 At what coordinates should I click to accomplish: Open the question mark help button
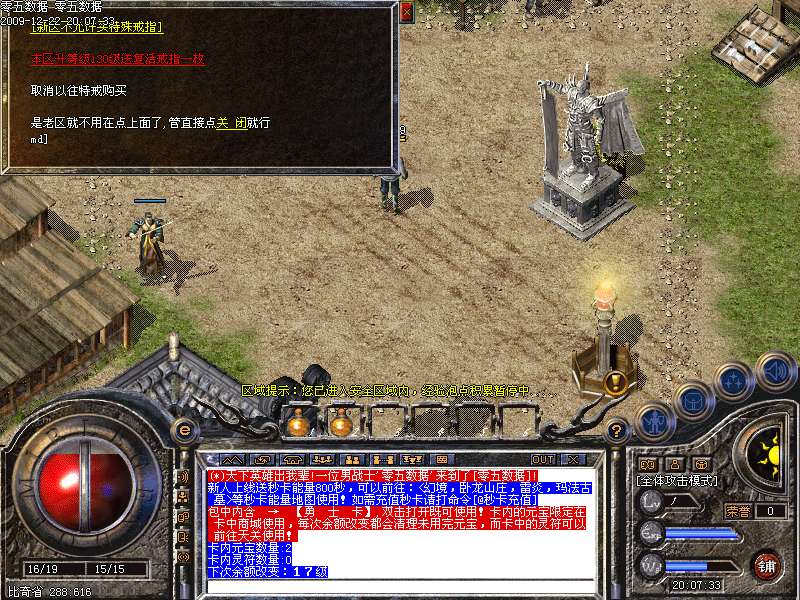pyautogui.click(x=617, y=431)
